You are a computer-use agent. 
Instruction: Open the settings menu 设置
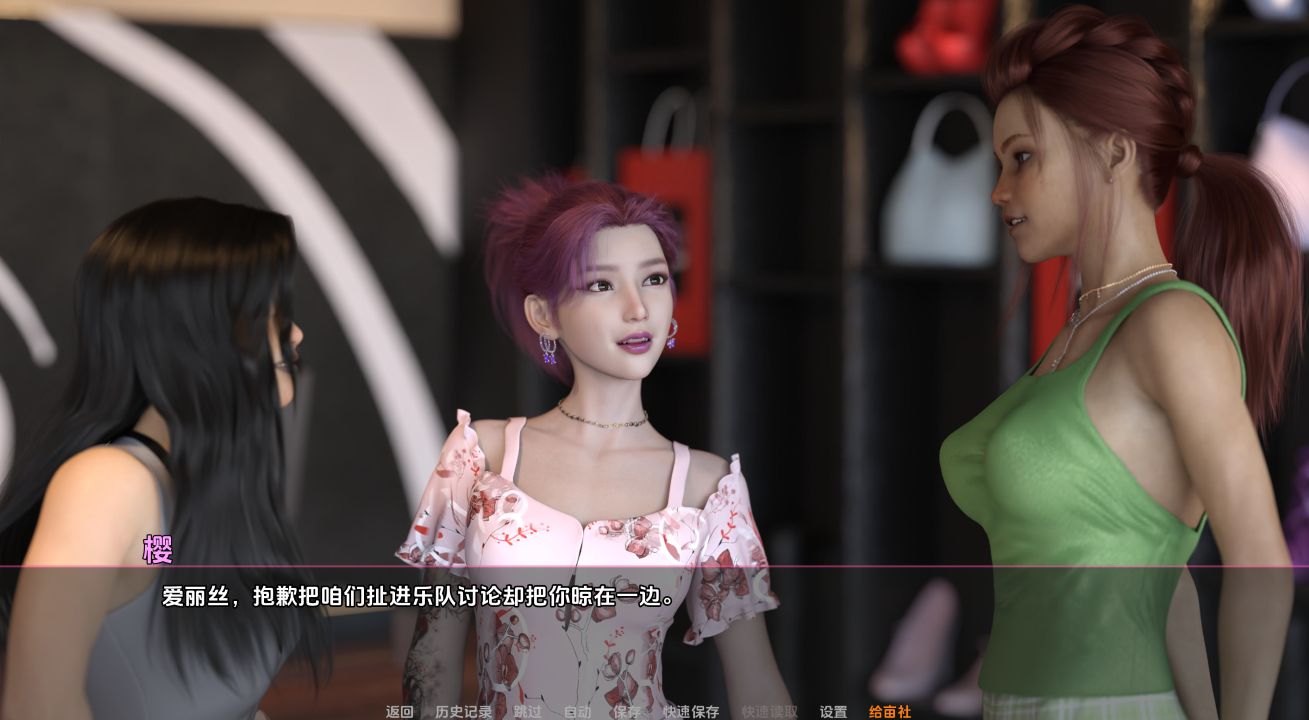tap(831, 712)
